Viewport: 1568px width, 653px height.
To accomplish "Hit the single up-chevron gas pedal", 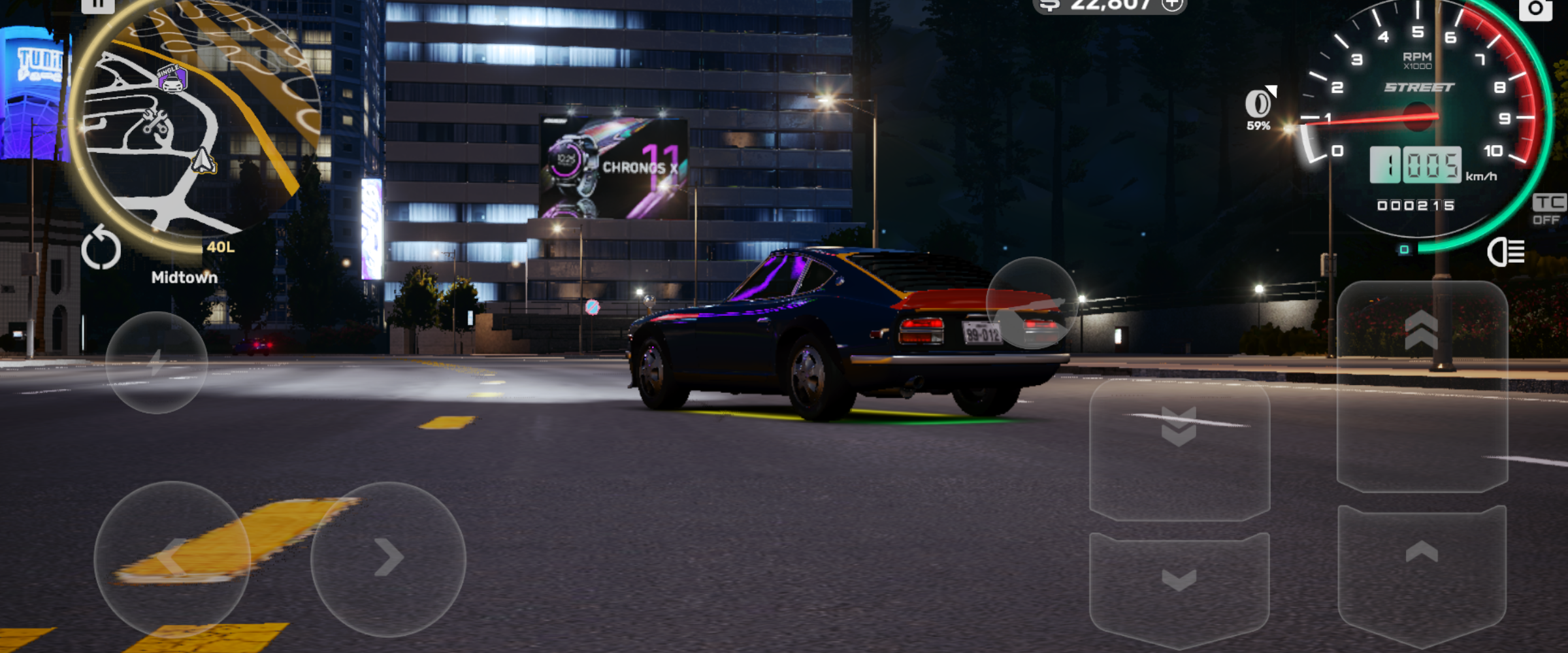I will [x=1422, y=575].
